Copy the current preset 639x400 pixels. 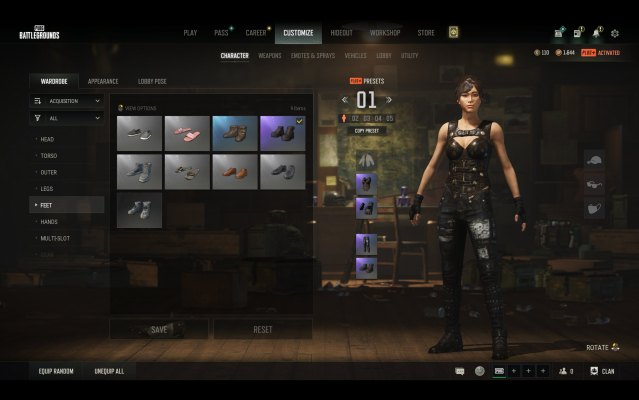pyautogui.click(x=367, y=130)
